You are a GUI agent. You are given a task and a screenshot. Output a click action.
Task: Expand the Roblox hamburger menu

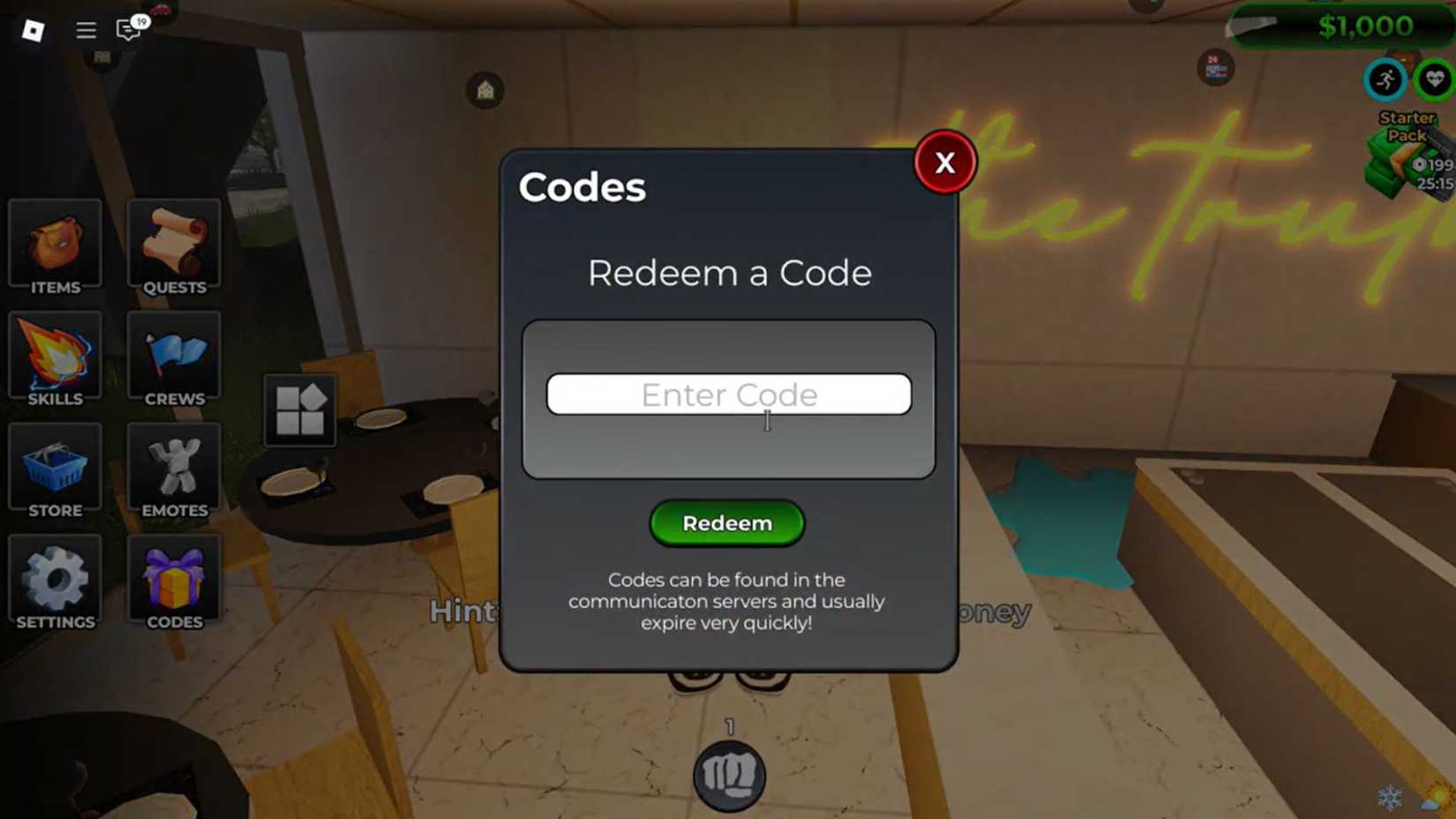point(86,29)
